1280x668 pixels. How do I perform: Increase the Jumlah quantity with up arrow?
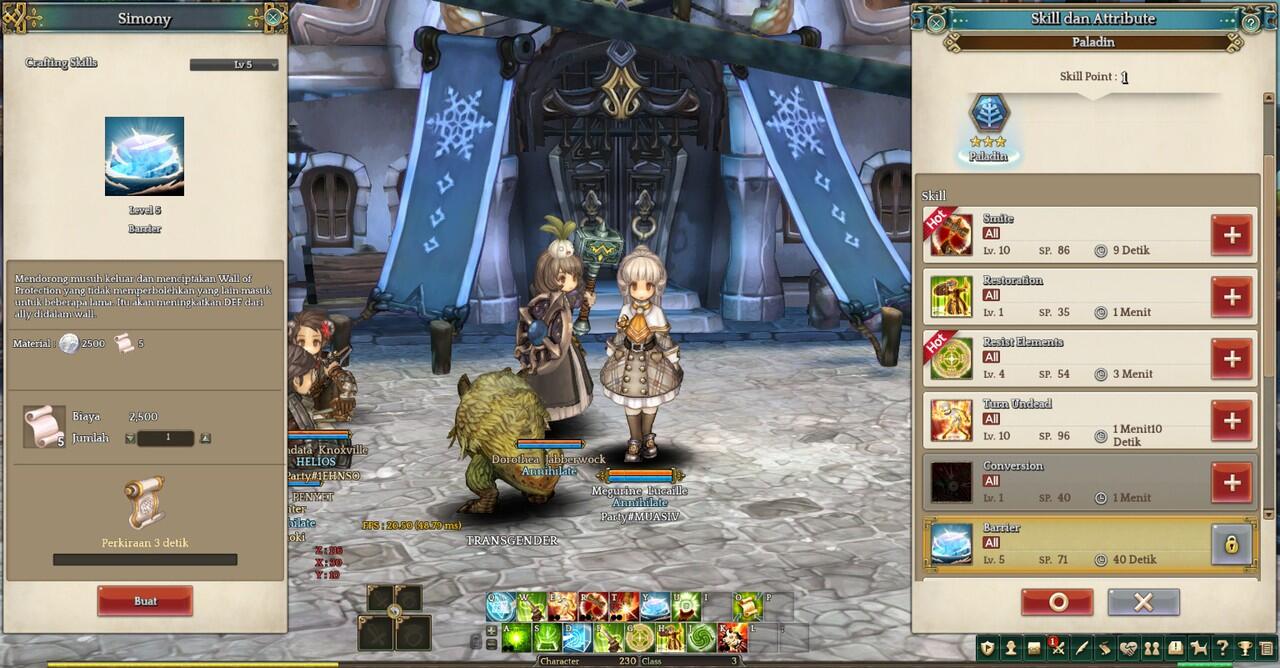coord(205,438)
